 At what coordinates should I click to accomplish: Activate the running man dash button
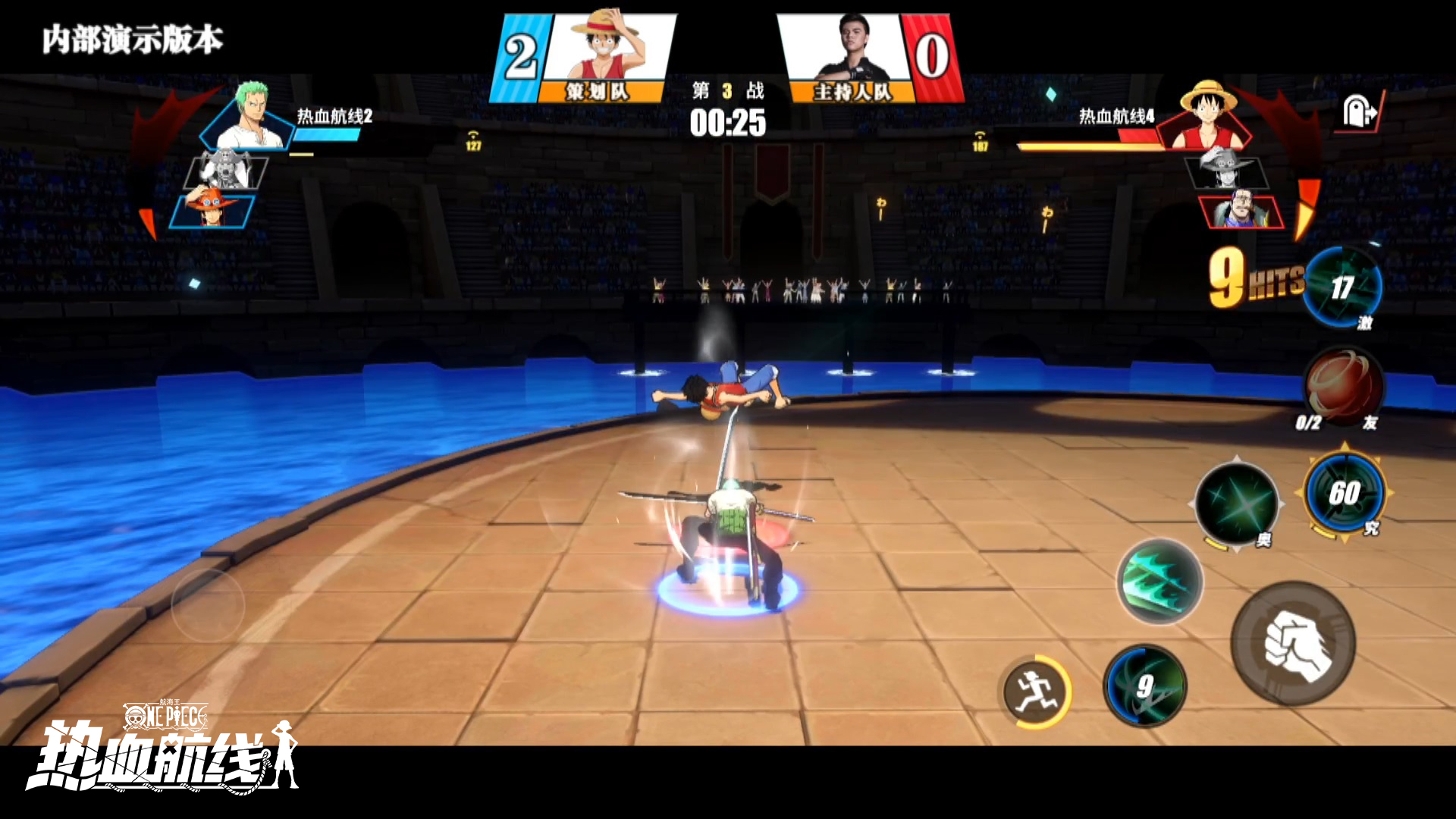pyautogui.click(x=1035, y=692)
